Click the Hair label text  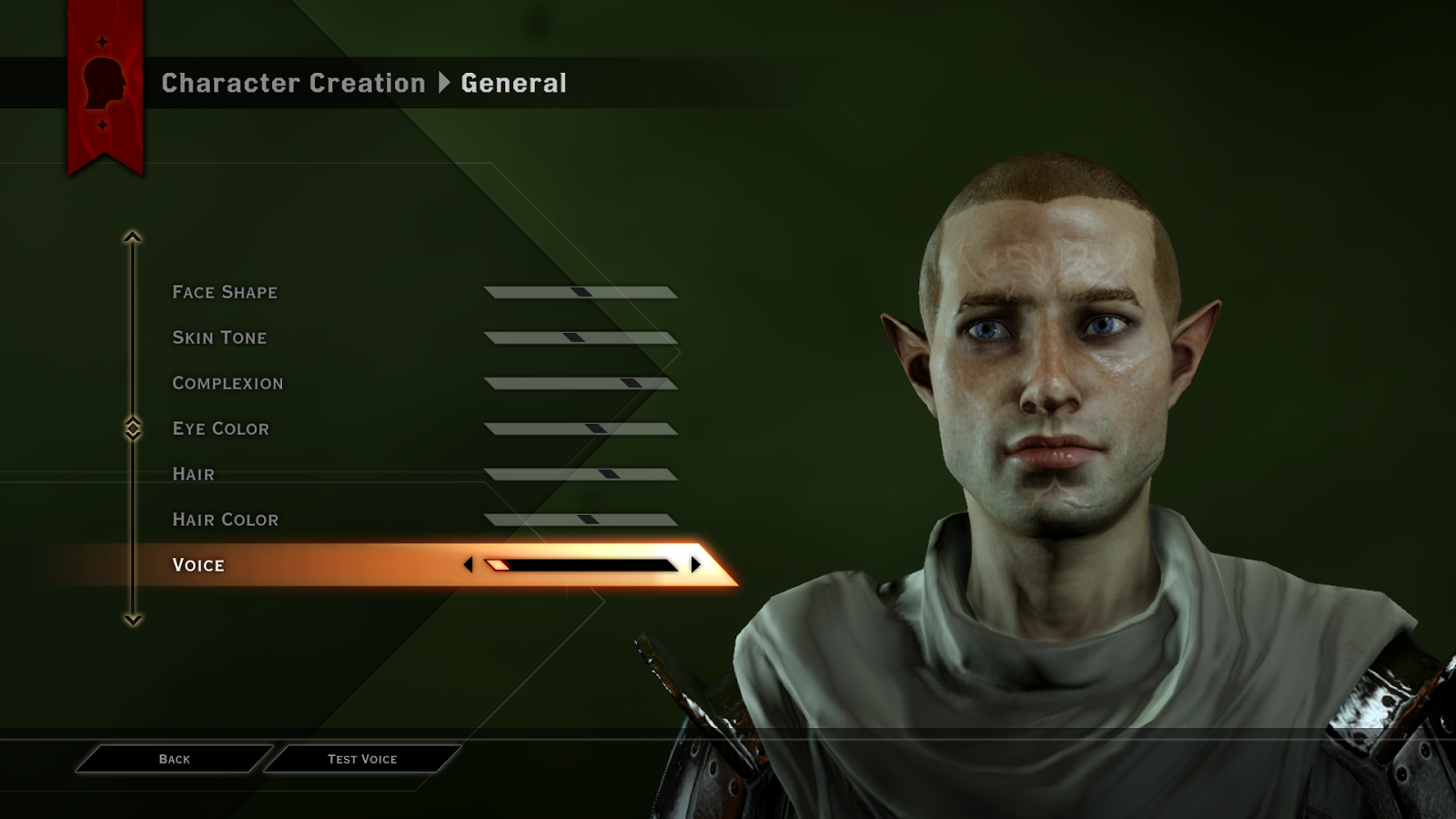(x=192, y=473)
